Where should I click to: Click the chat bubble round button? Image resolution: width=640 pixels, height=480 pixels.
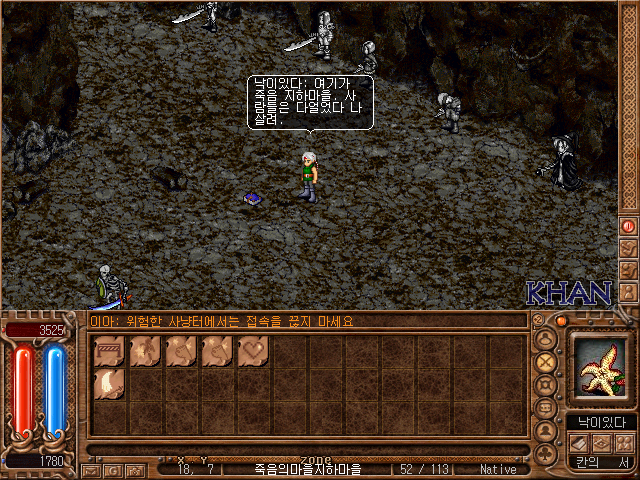546,339
